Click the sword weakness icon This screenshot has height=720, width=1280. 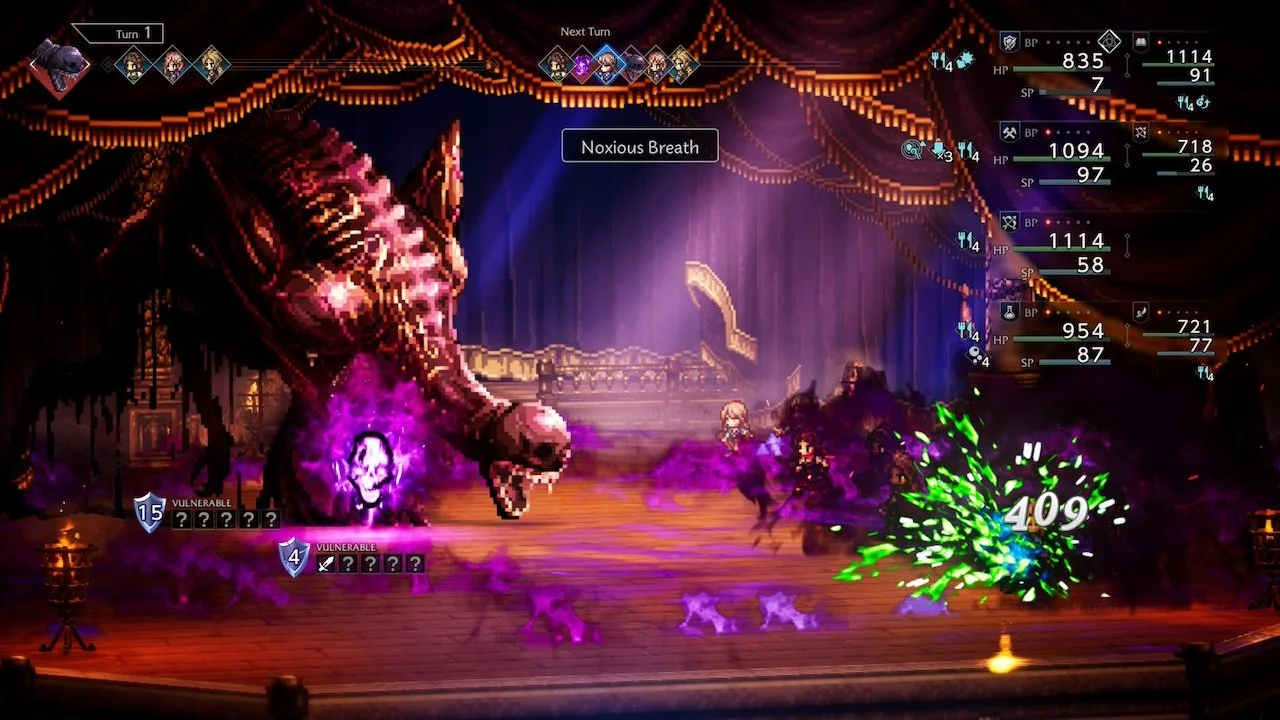tap(325, 564)
